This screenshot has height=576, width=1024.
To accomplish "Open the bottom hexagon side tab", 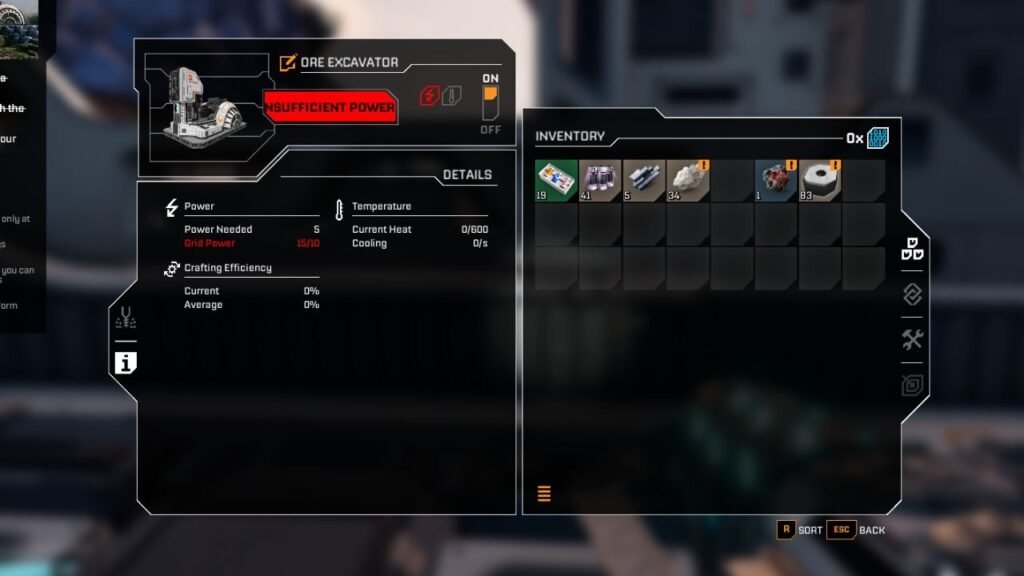I will click(x=912, y=385).
